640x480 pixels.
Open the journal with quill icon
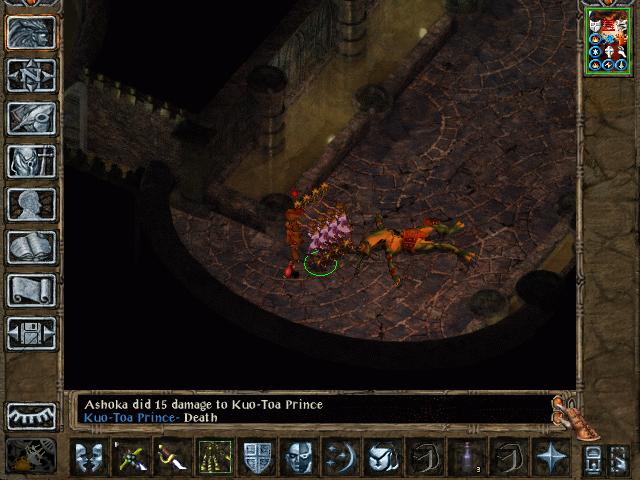click(x=31, y=118)
